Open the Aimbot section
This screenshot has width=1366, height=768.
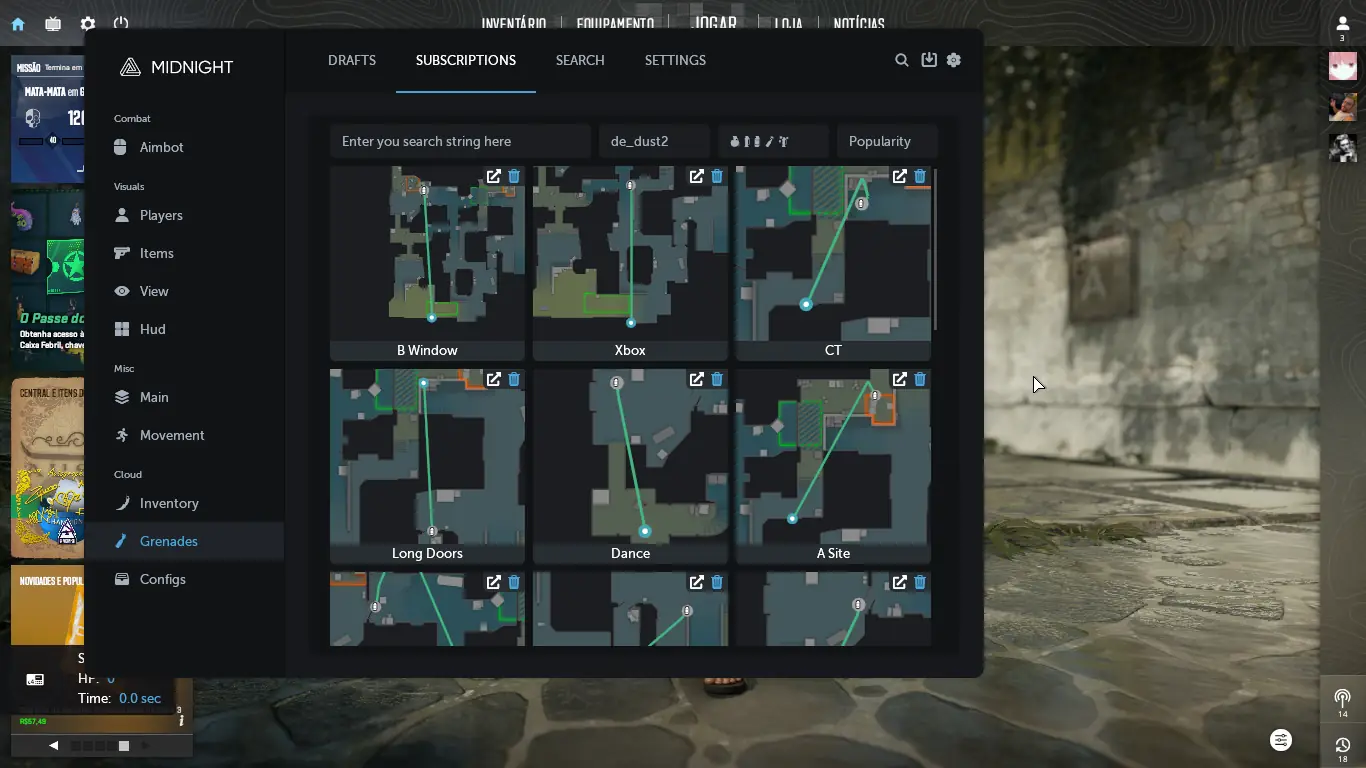161,147
